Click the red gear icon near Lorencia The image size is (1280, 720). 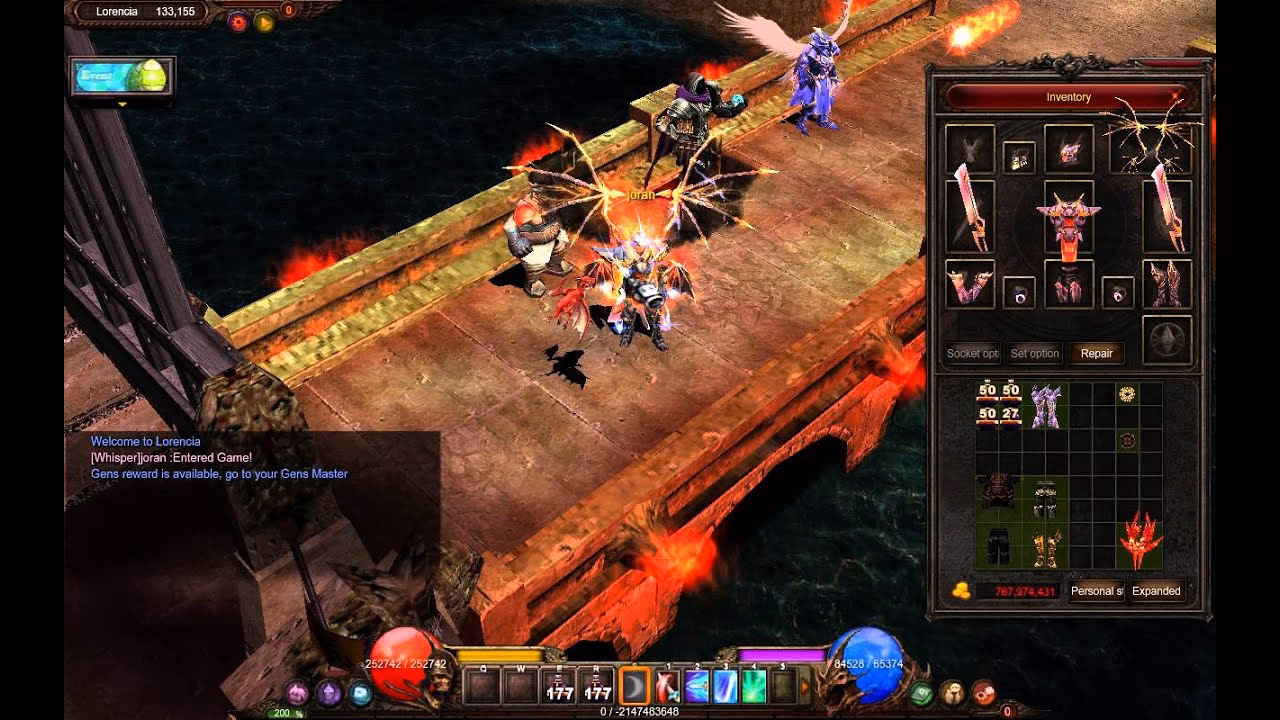coord(237,21)
